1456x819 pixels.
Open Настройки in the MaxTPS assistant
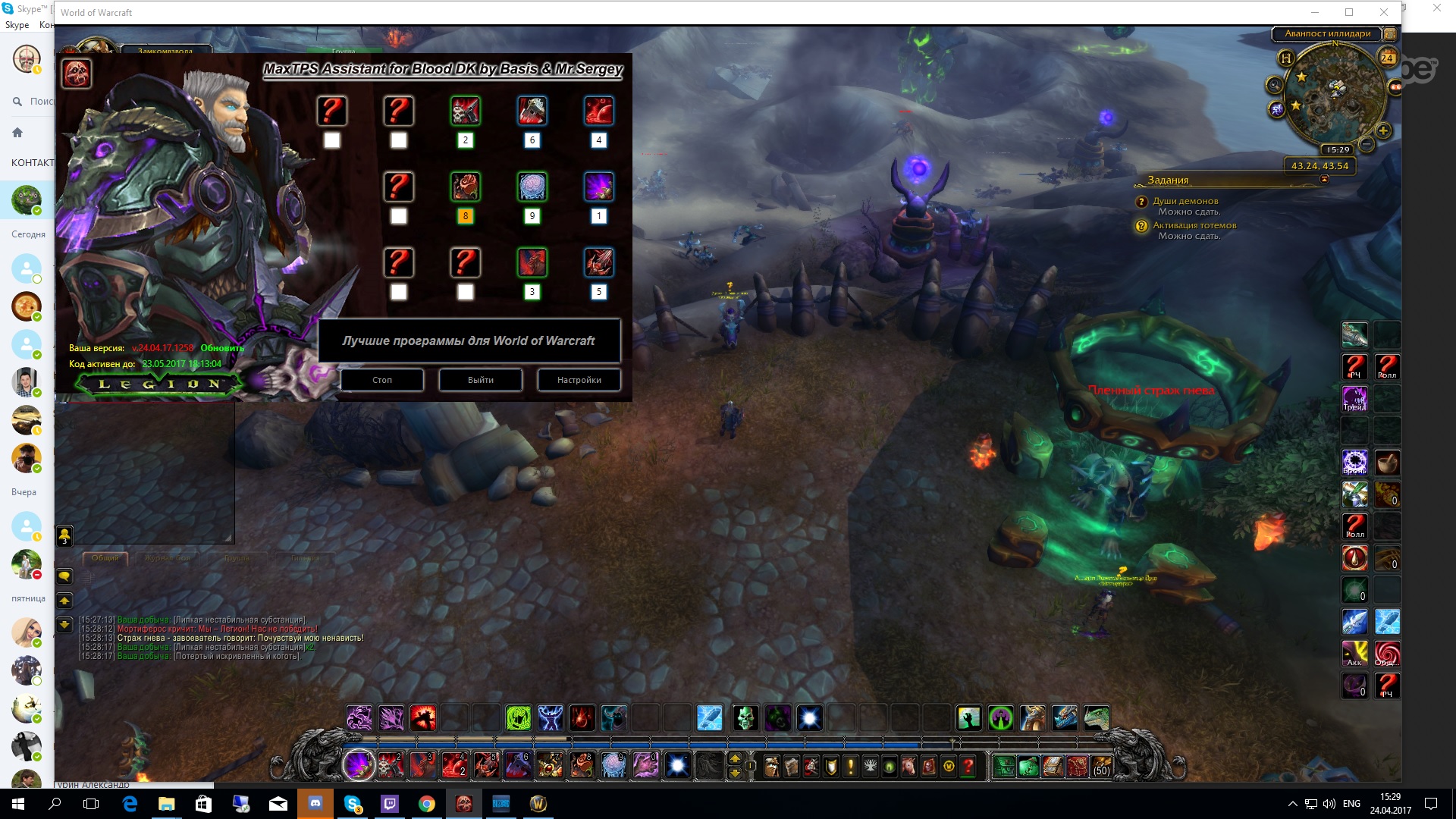[579, 380]
